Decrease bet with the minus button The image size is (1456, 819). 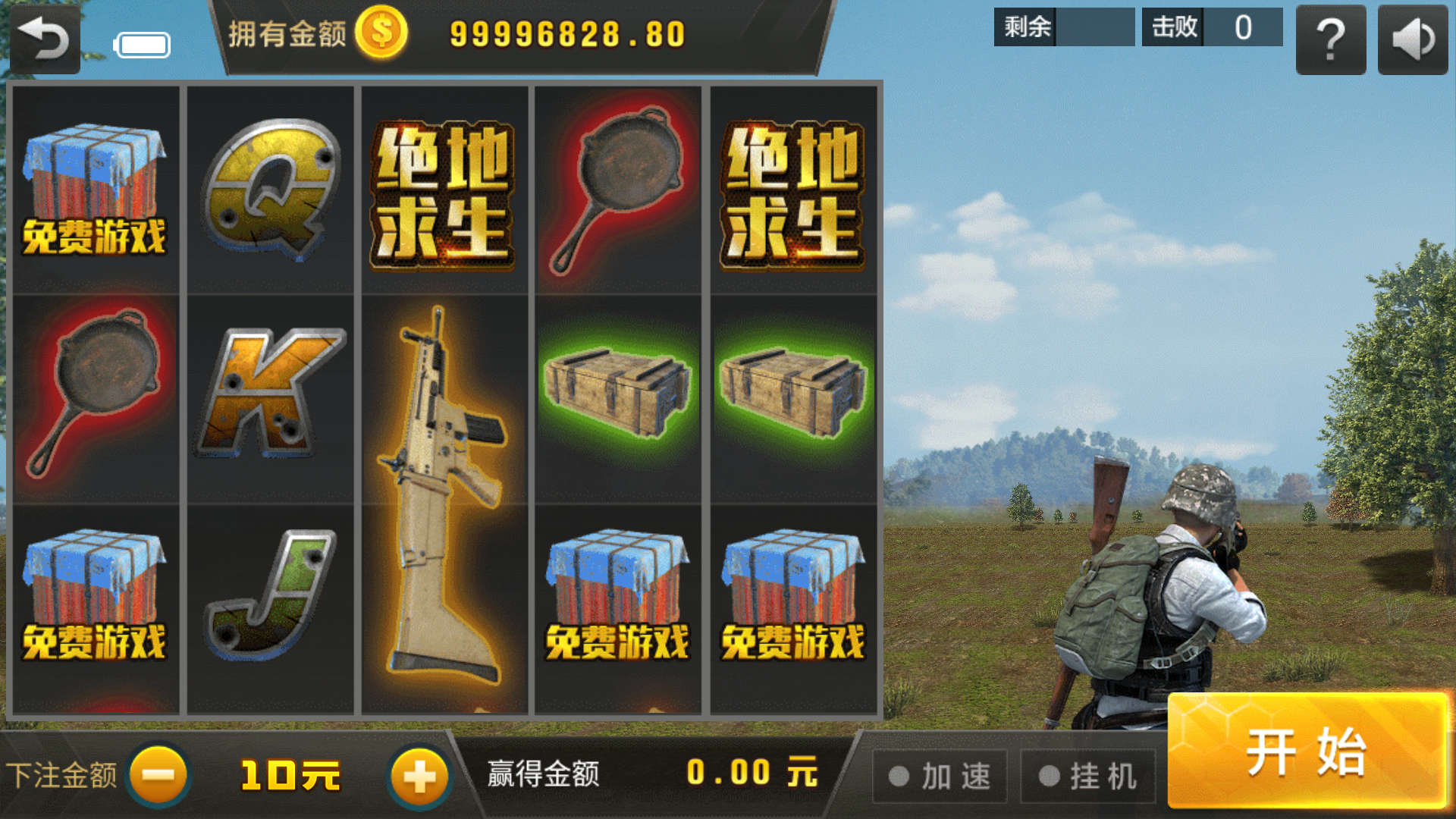coord(157,773)
